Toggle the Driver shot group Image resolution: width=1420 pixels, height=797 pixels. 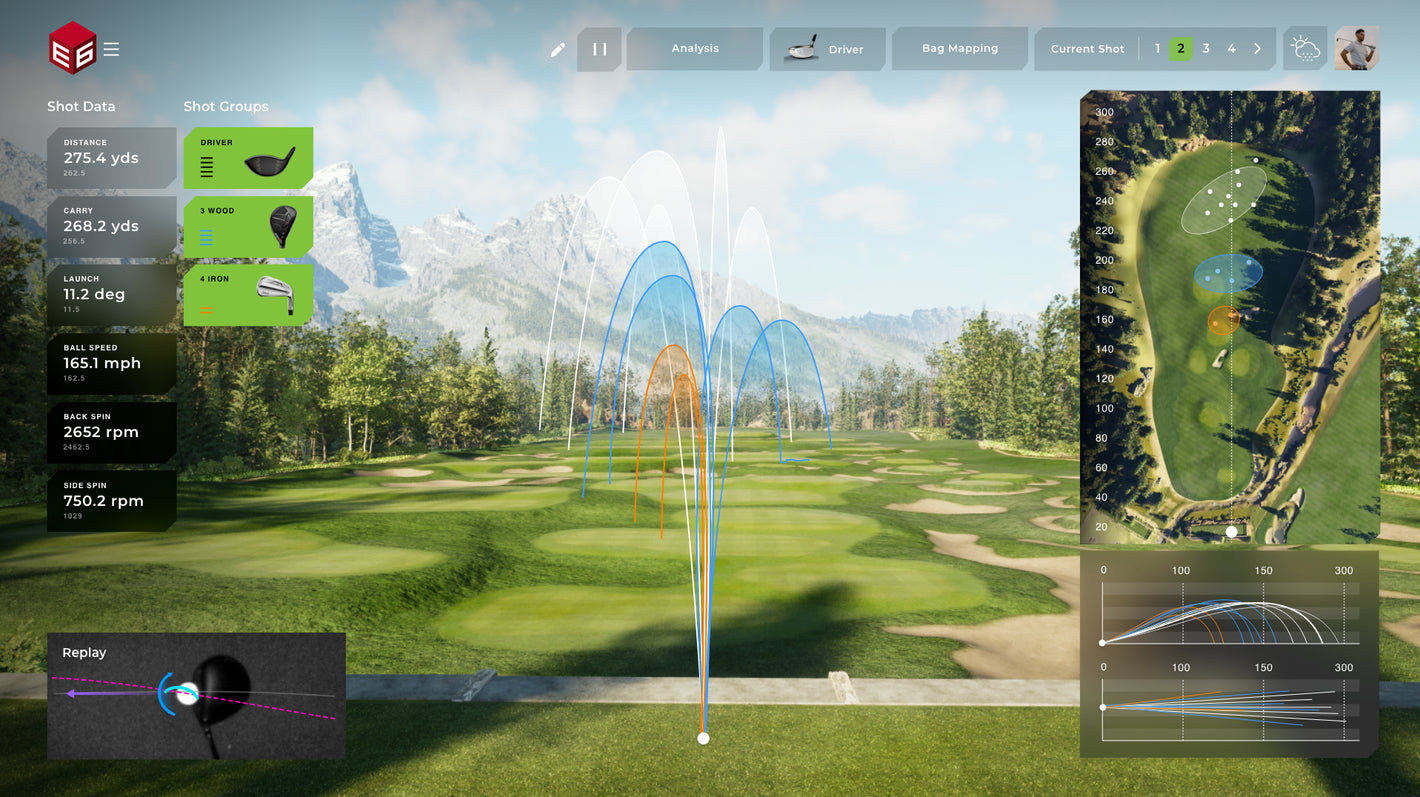click(x=248, y=158)
